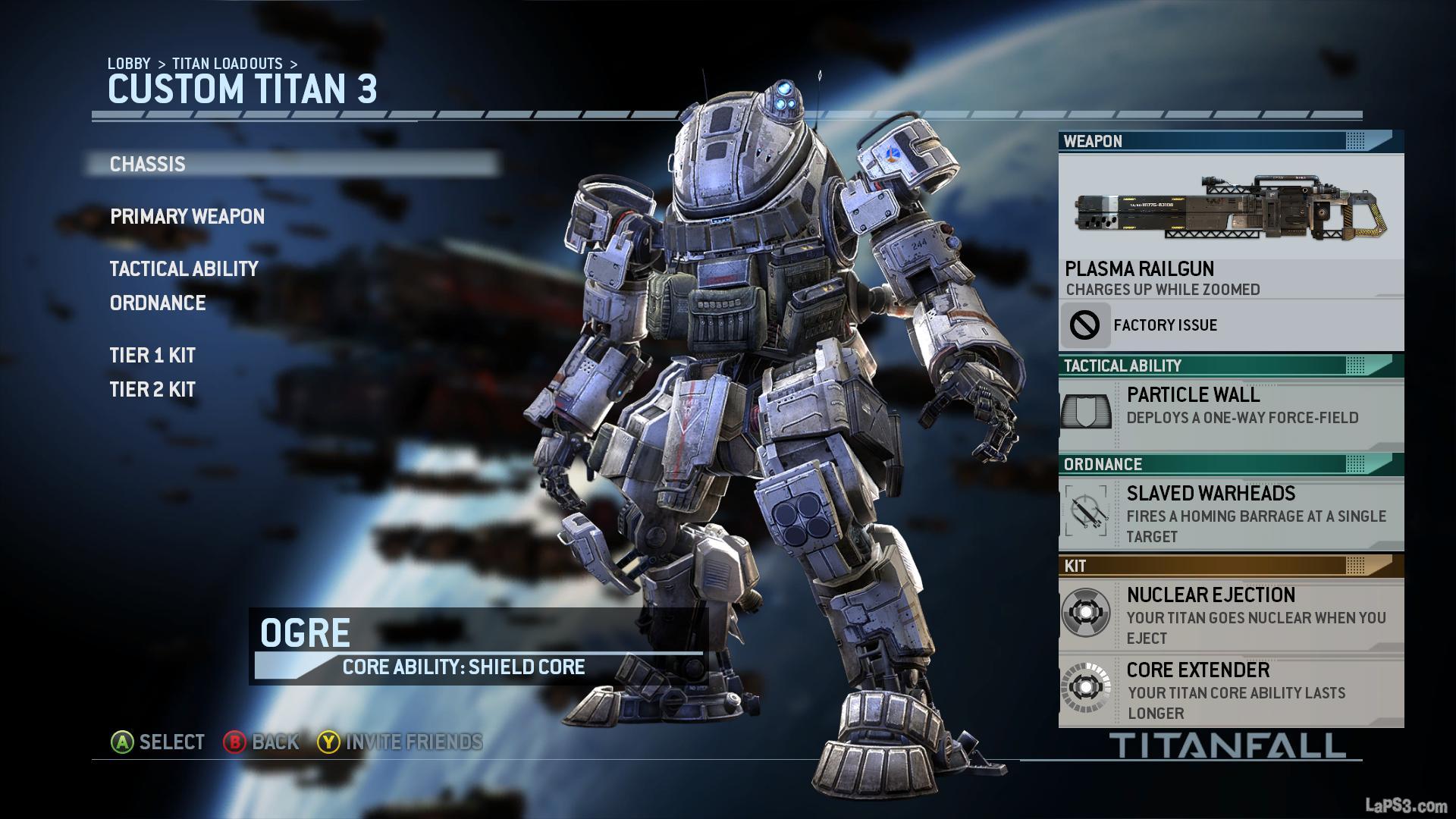Pick the Core Extender kit panel
The width and height of the screenshot is (1456, 819).
(x=1230, y=690)
